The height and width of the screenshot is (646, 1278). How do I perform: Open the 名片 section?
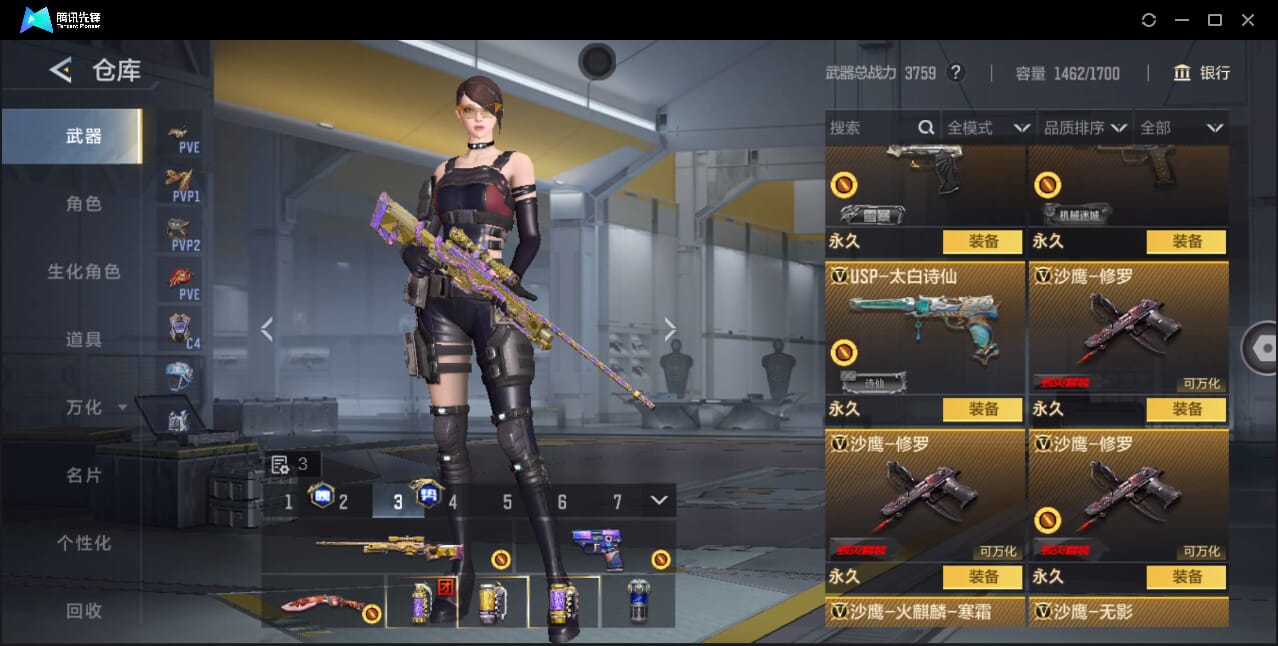click(84, 476)
